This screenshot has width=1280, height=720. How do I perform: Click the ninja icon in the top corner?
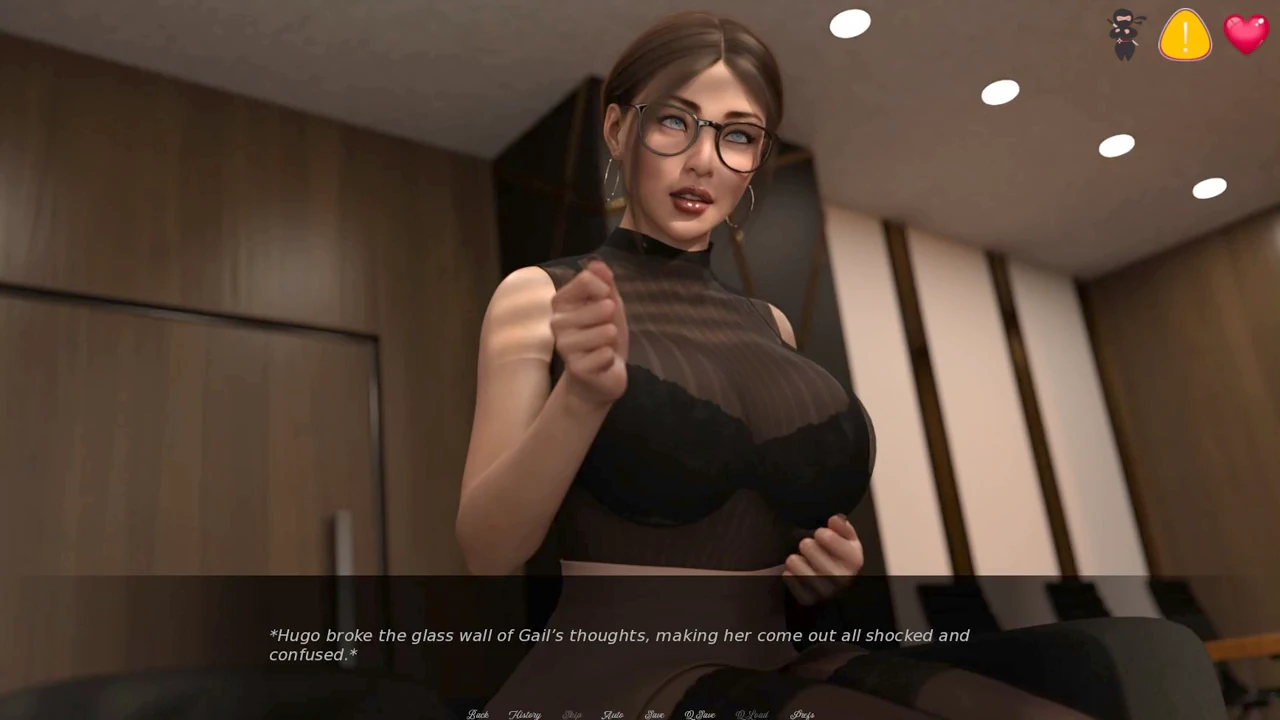coord(1125,35)
